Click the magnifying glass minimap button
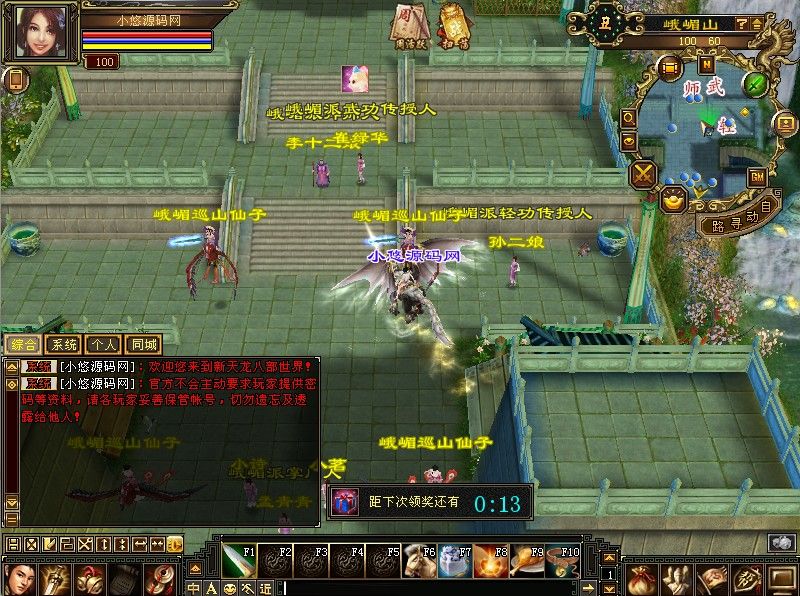Image resolution: width=800 pixels, height=596 pixels. 628,117
